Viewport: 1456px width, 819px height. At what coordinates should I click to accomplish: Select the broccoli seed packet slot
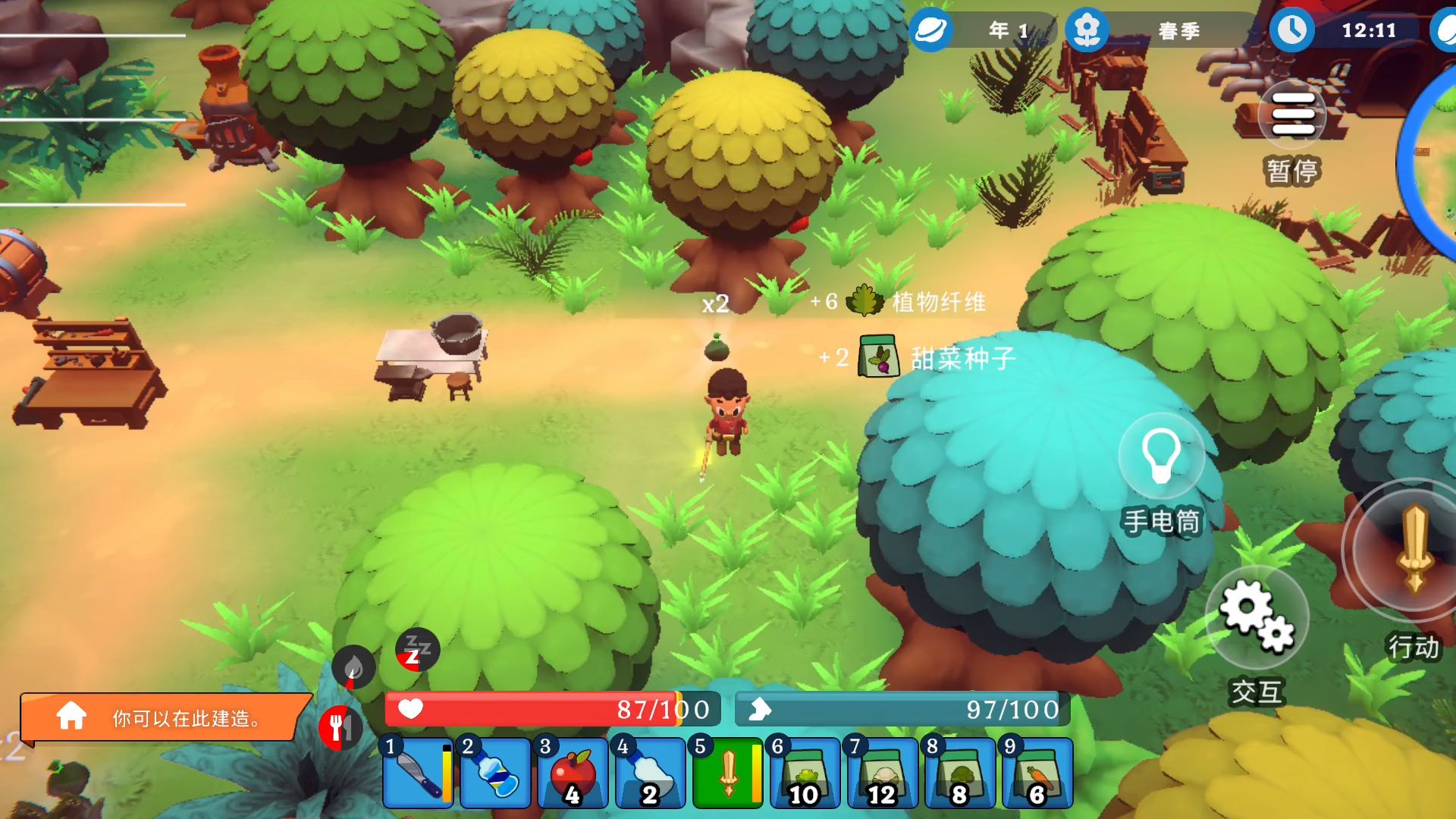pyautogui.click(x=959, y=773)
